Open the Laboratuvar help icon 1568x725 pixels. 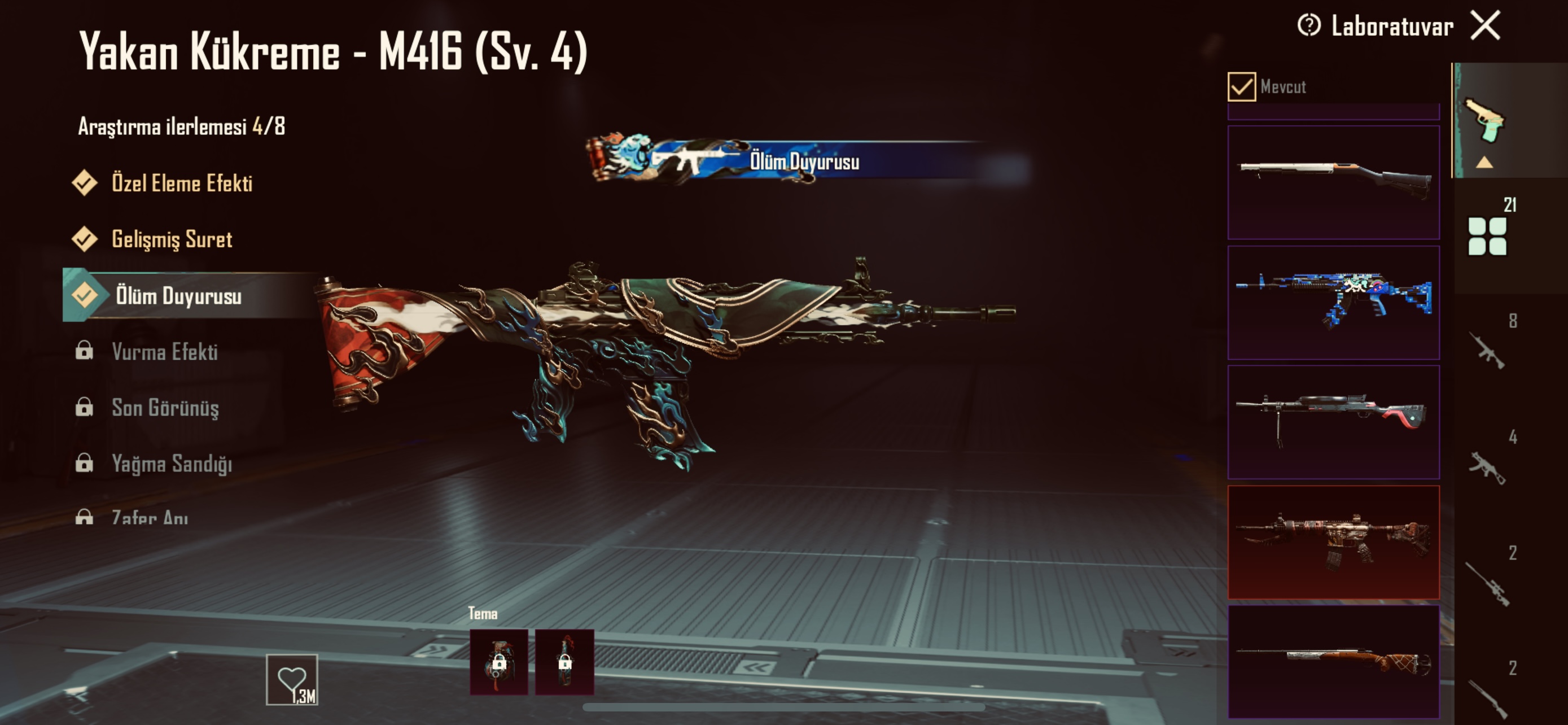1309,26
